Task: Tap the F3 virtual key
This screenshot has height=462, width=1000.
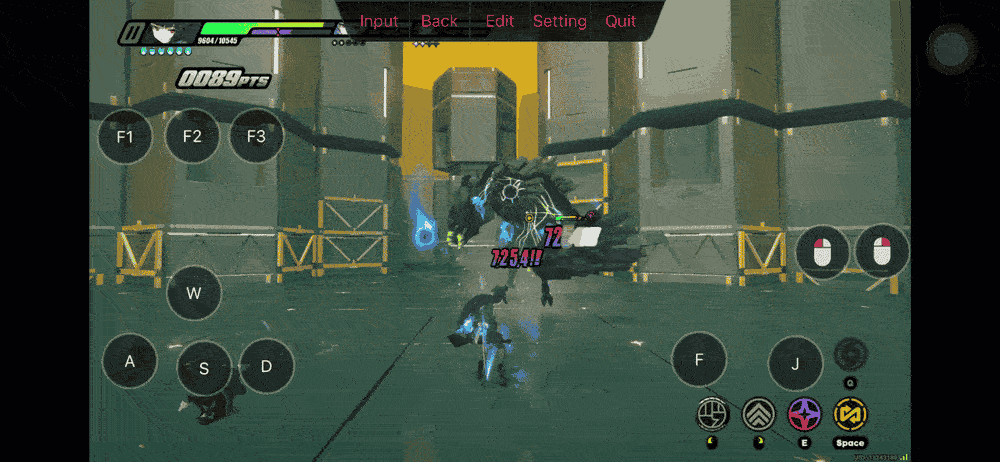Action: pos(256,136)
